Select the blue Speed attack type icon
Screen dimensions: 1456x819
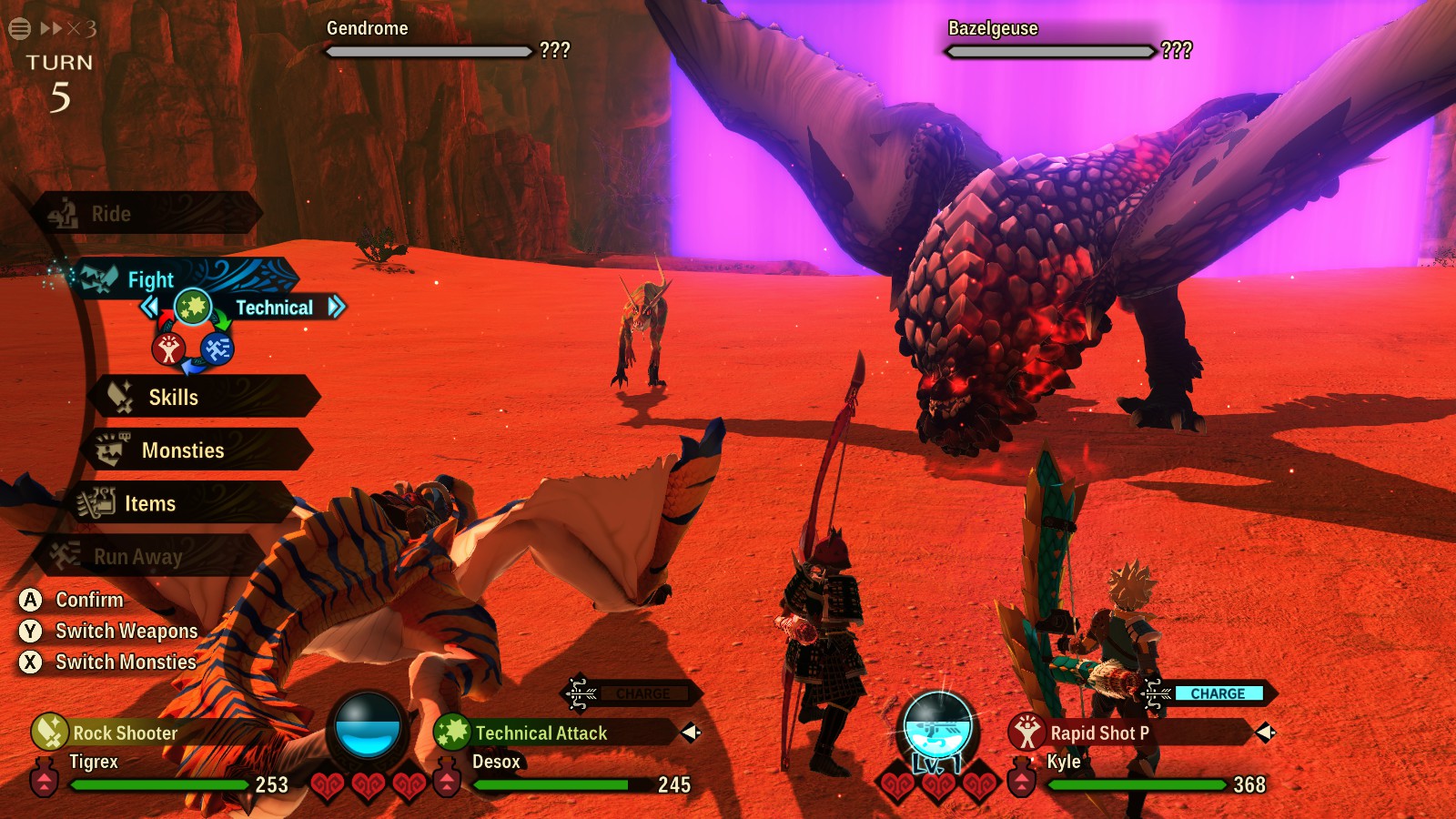pos(218,350)
